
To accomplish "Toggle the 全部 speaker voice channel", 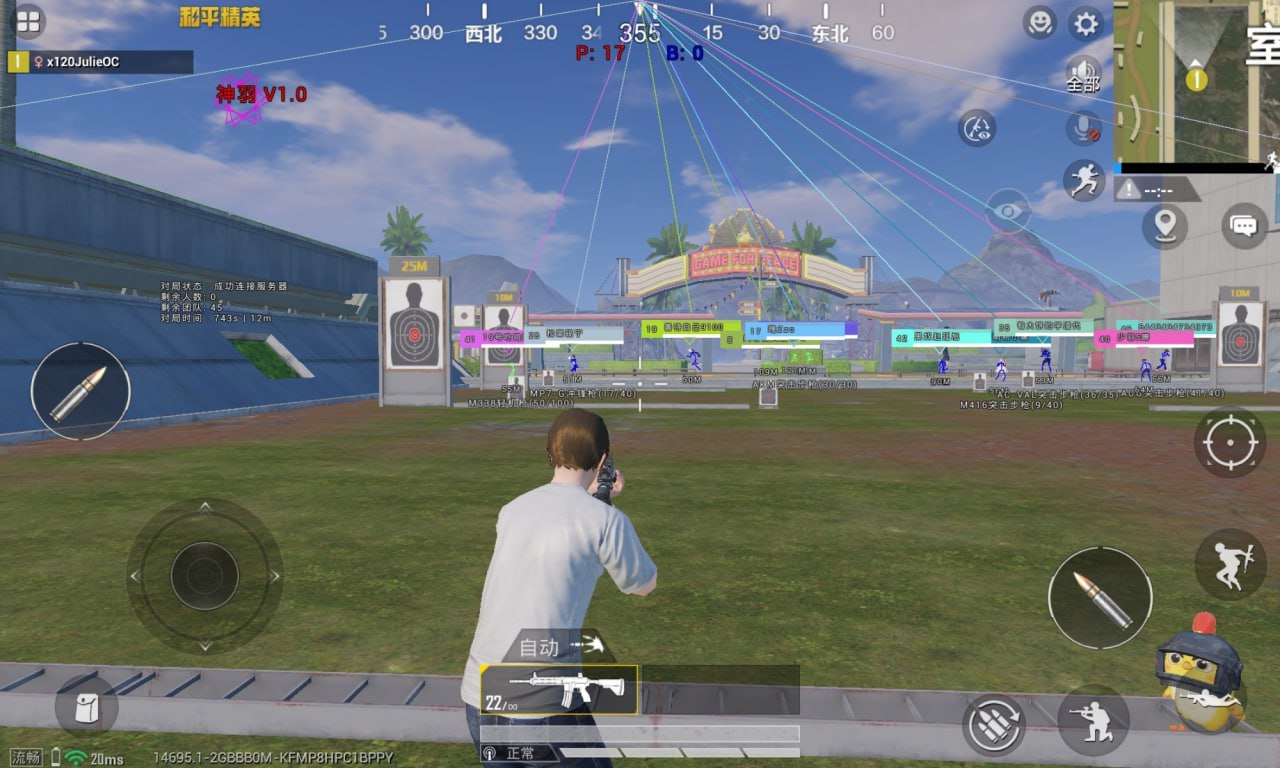I will click(x=1083, y=74).
